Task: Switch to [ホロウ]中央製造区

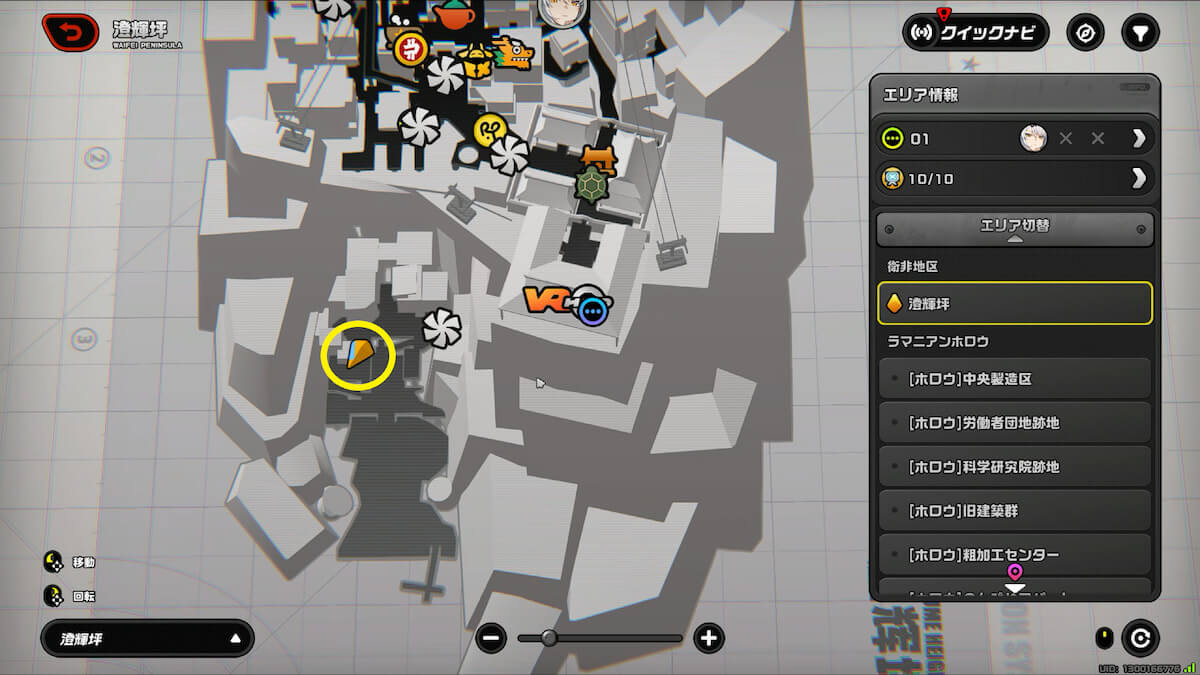Action: (x=1014, y=379)
